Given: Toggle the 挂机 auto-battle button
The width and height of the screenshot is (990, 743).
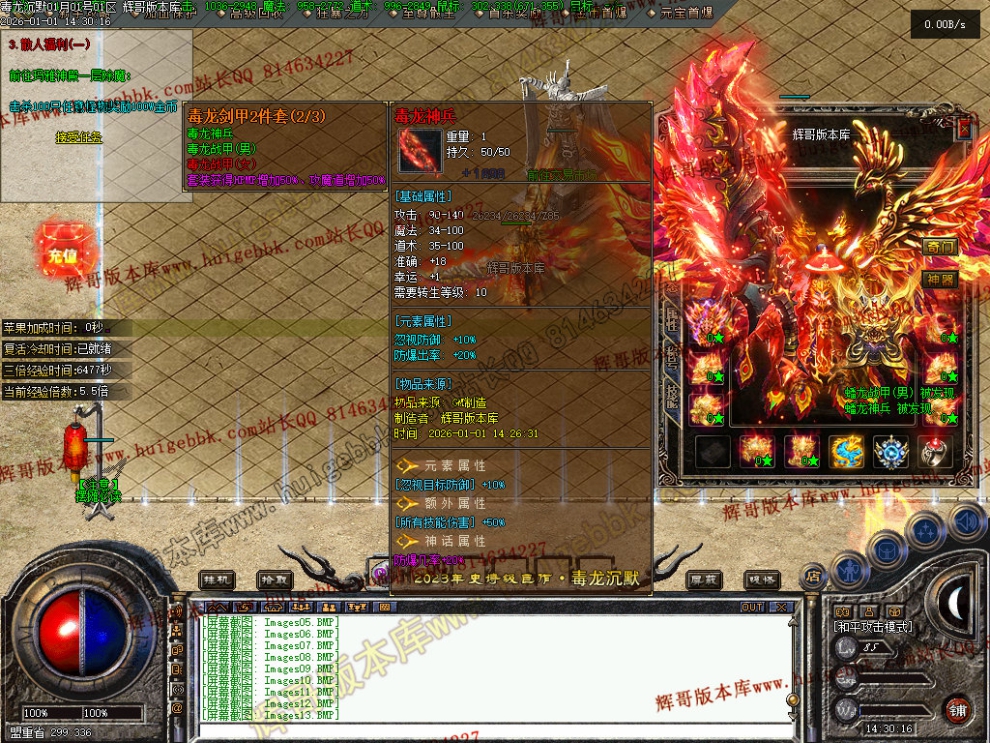Looking at the screenshot, I should [x=216, y=579].
